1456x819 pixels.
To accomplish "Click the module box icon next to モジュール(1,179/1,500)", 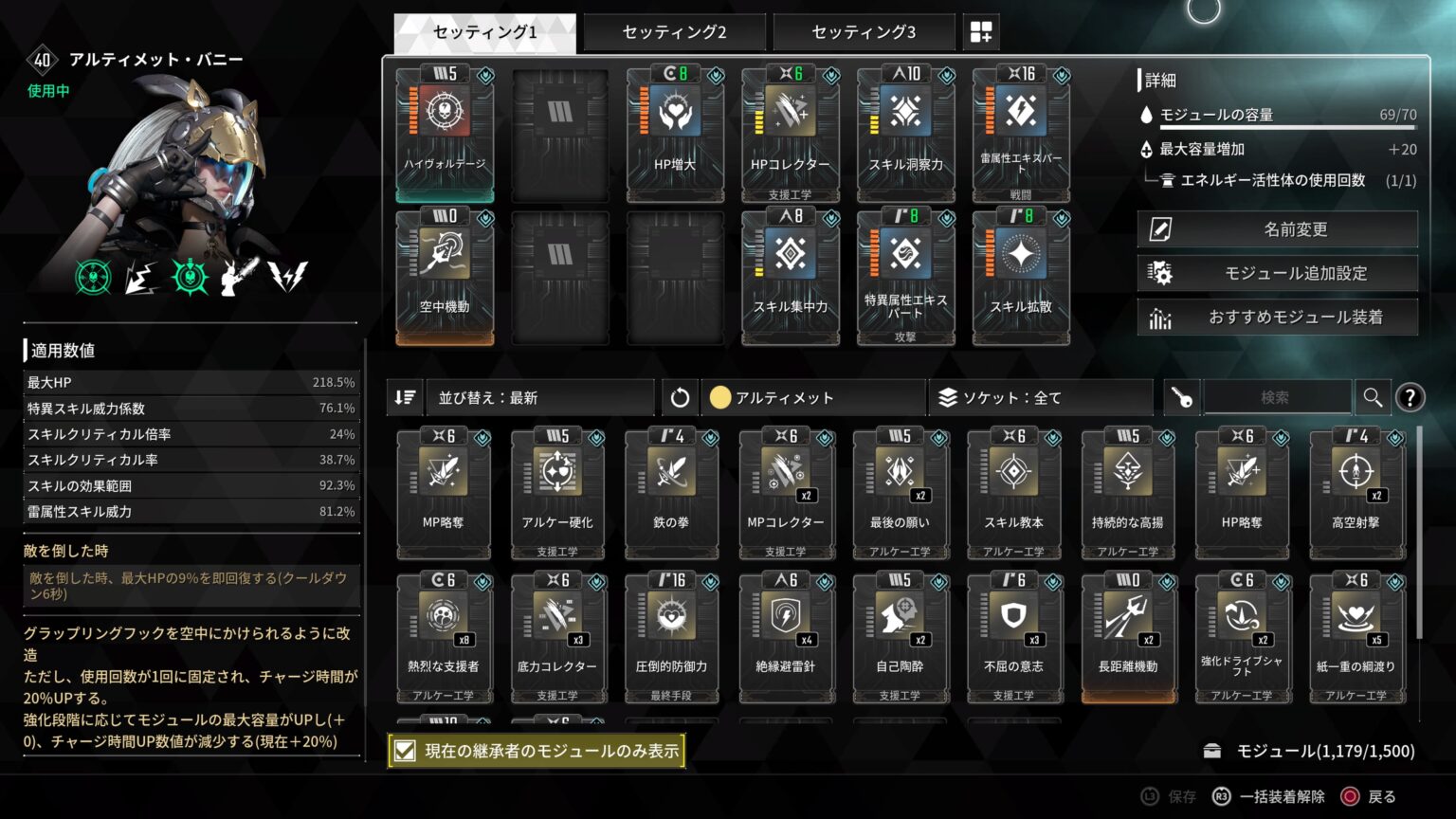I will click(1211, 751).
